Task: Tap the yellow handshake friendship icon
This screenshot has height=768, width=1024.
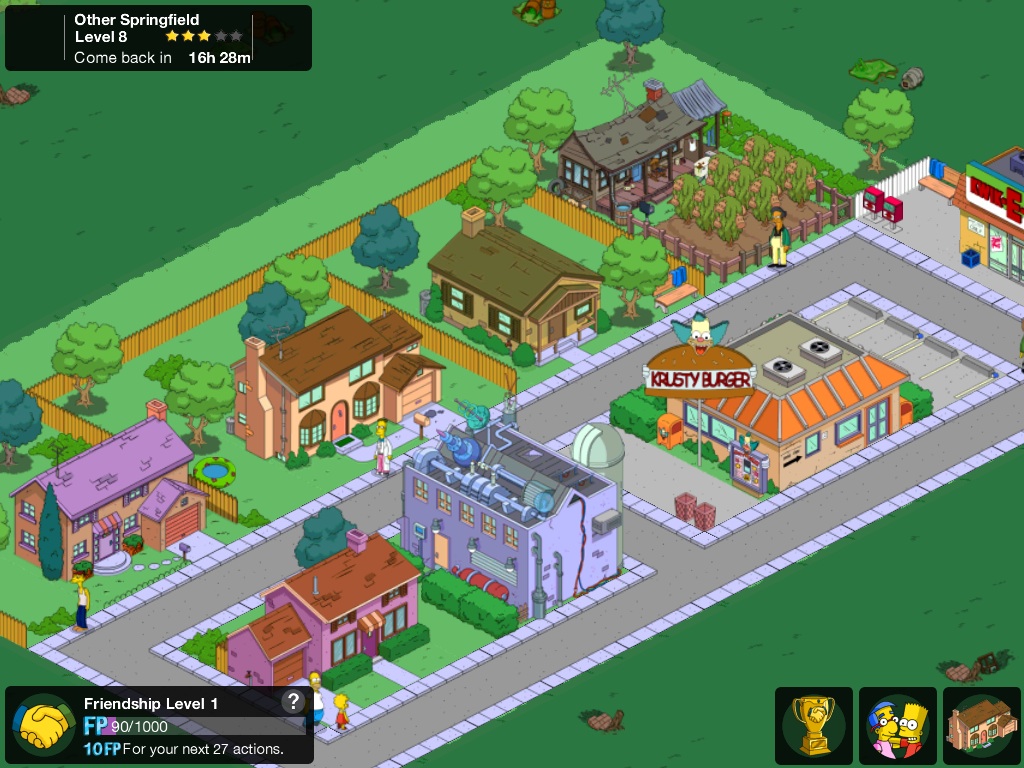Action: tap(42, 725)
